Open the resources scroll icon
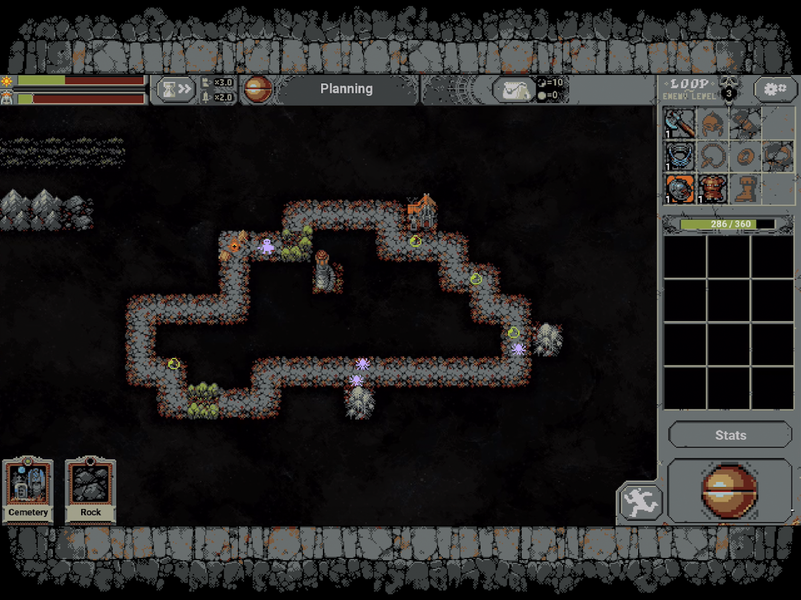Screen dimensions: 801x600 (x=513, y=90)
